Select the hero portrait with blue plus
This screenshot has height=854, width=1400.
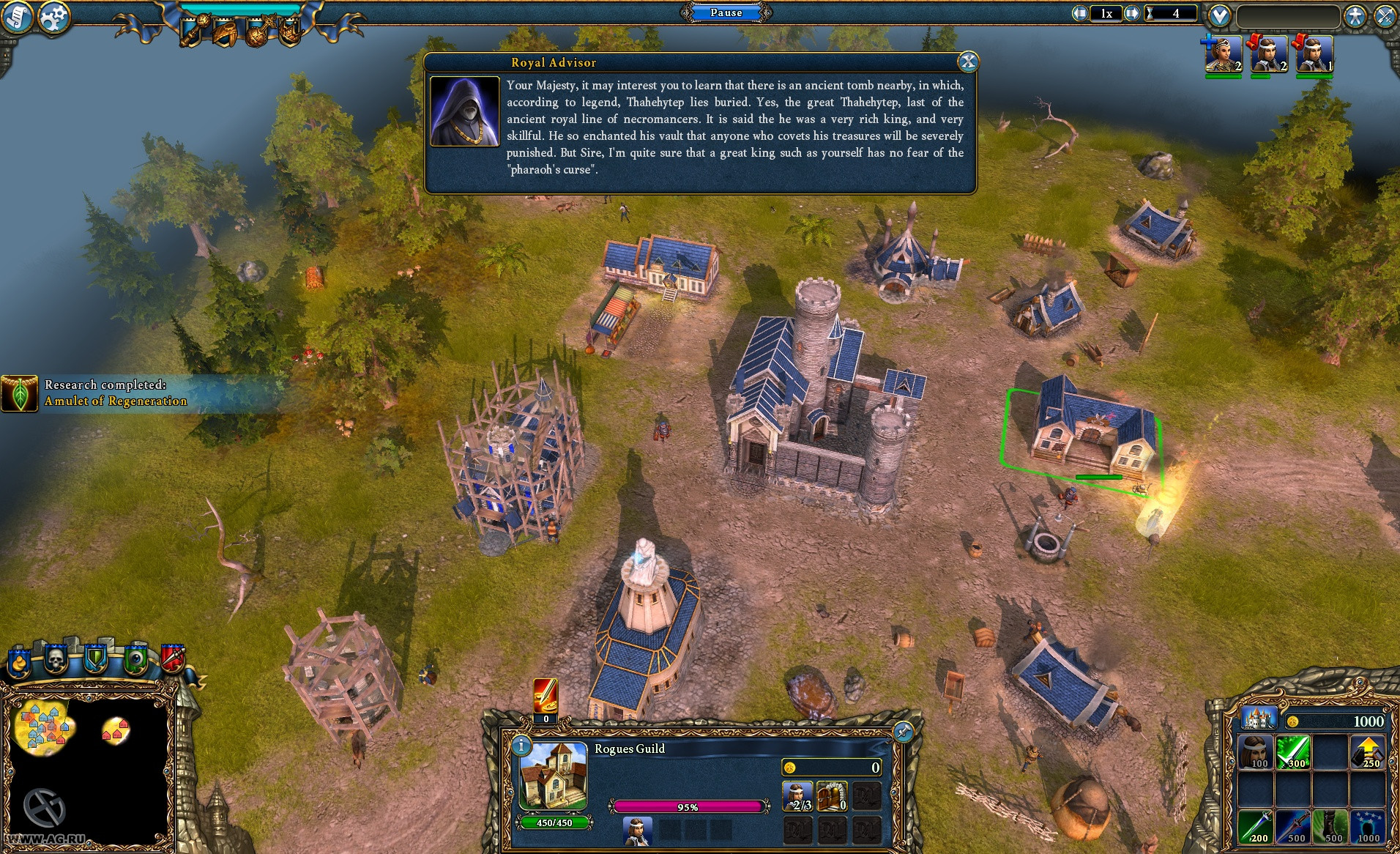[1223, 54]
